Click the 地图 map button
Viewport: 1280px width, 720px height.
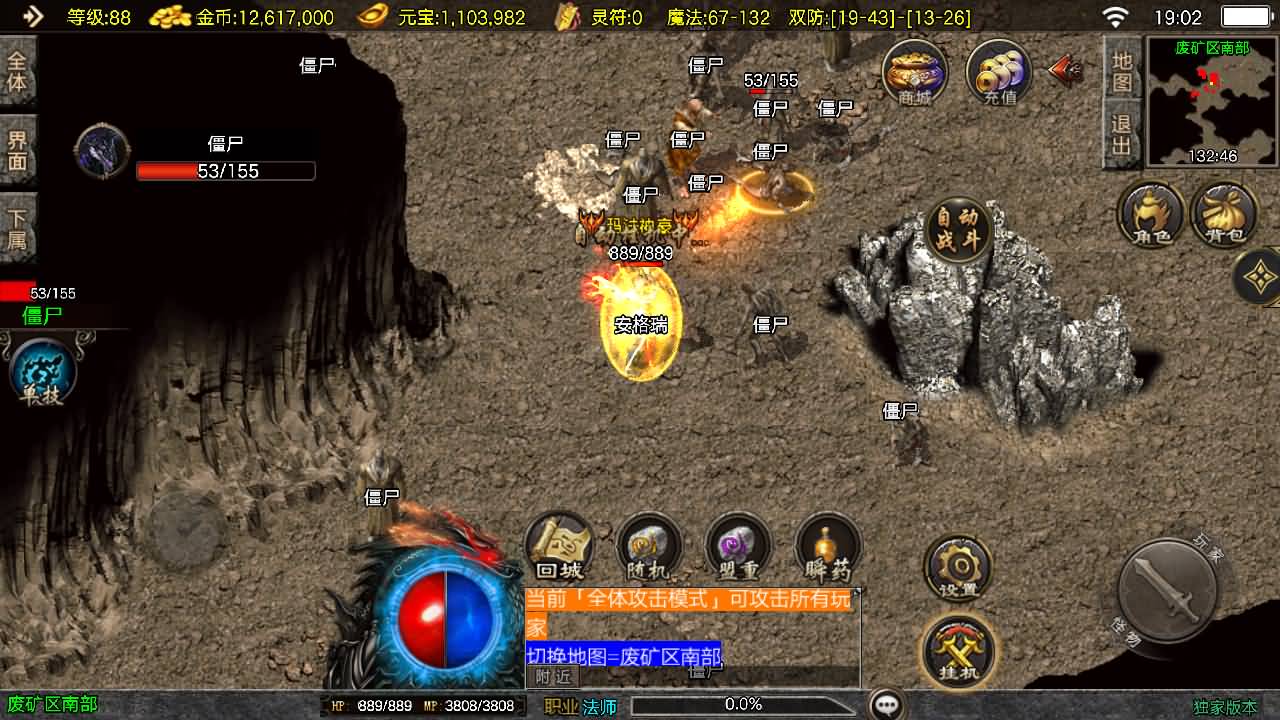pos(1122,70)
